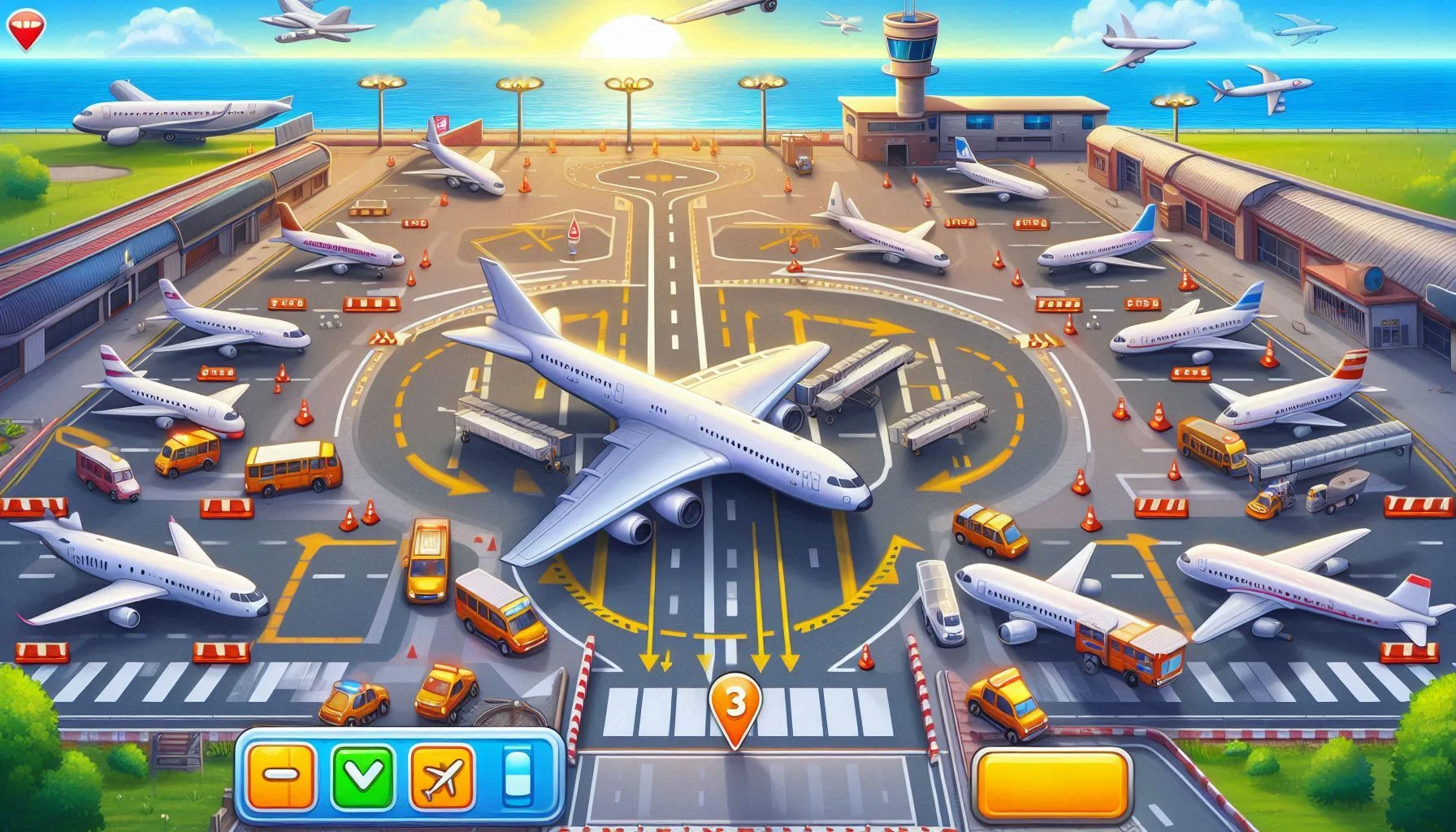Toggle the light blue capsule switch
The image size is (1456, 832).
[516, 775]
